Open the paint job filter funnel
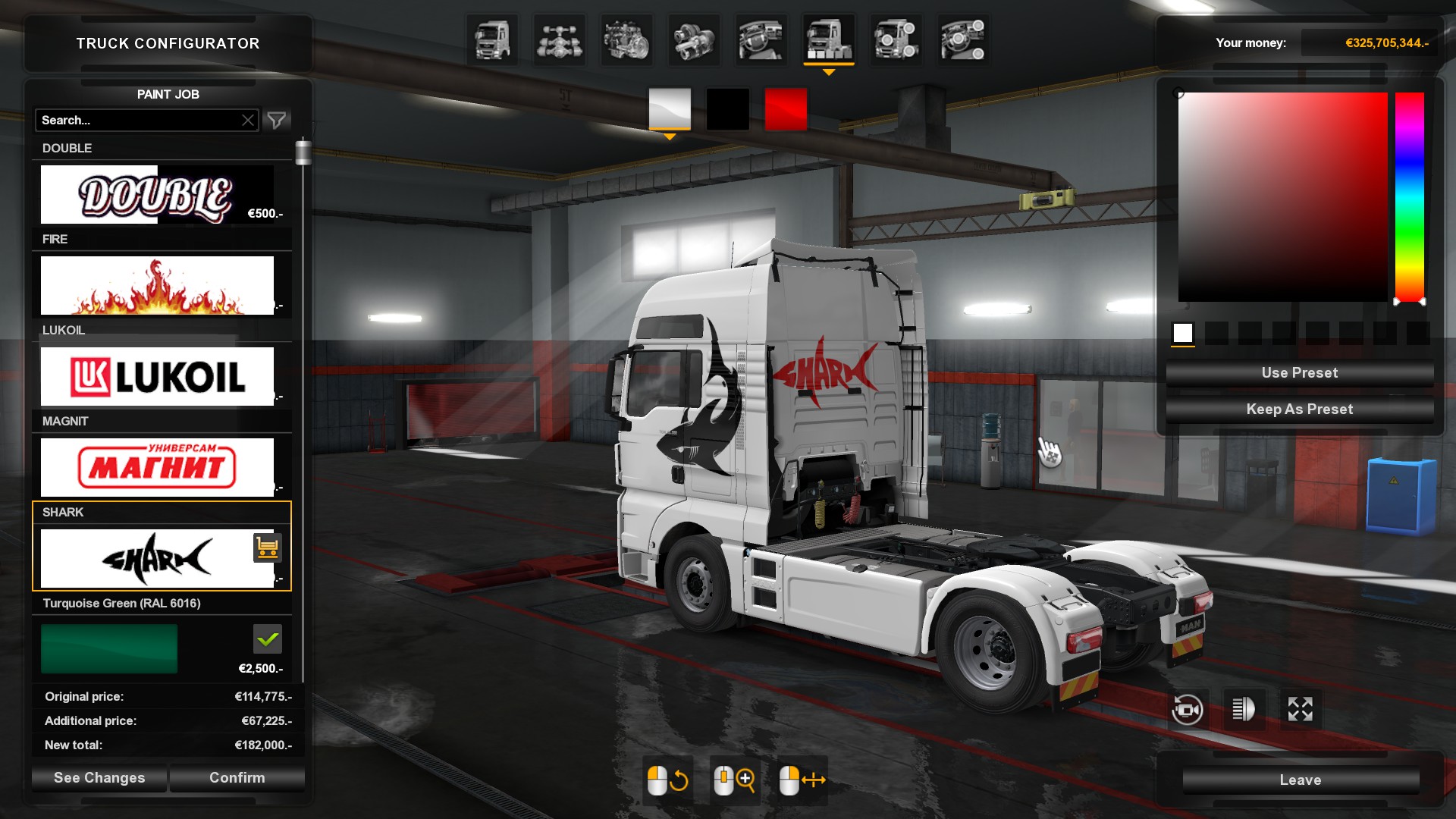 click(x=277, y=120)
